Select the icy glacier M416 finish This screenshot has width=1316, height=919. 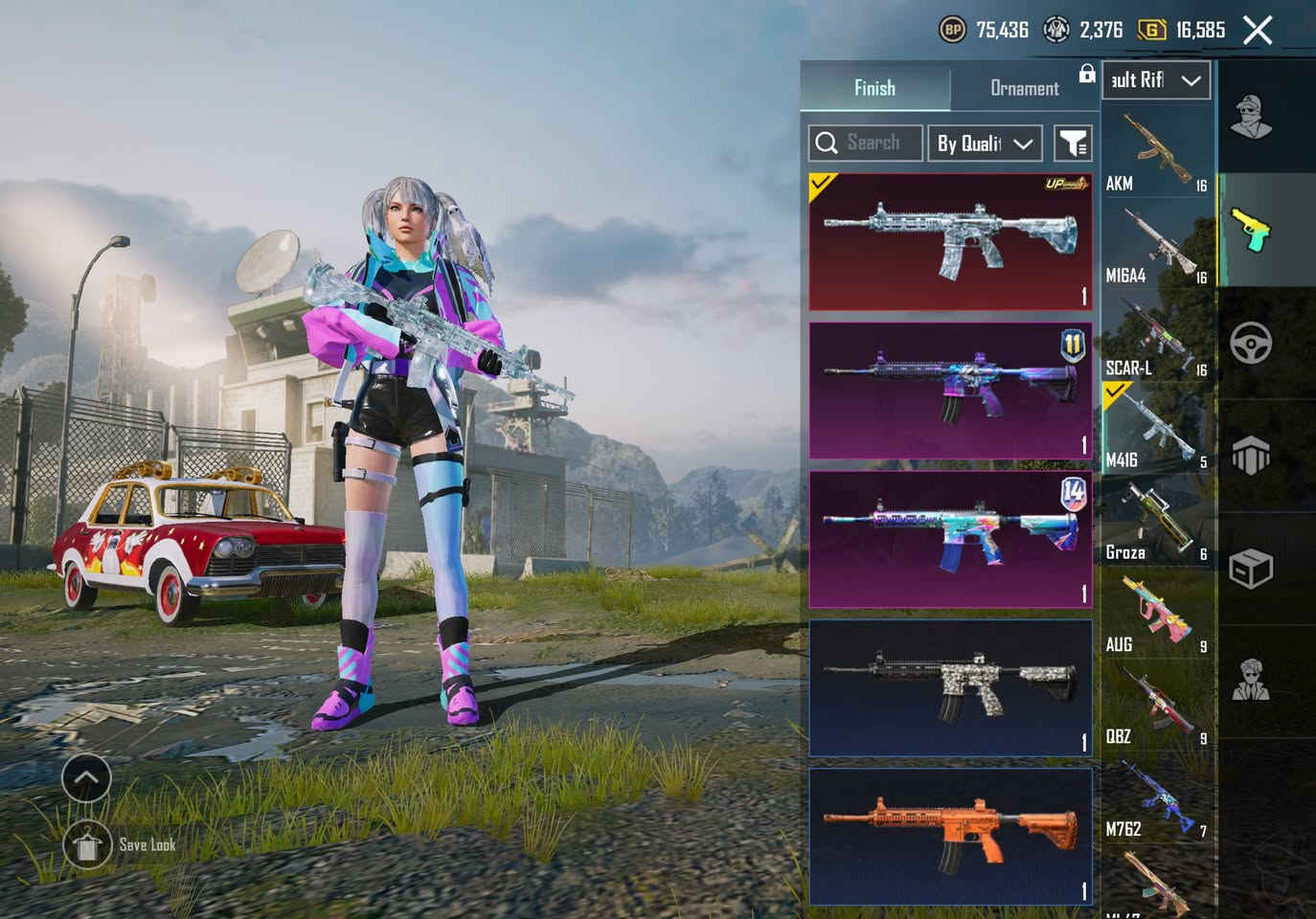(x=950, y=242)
